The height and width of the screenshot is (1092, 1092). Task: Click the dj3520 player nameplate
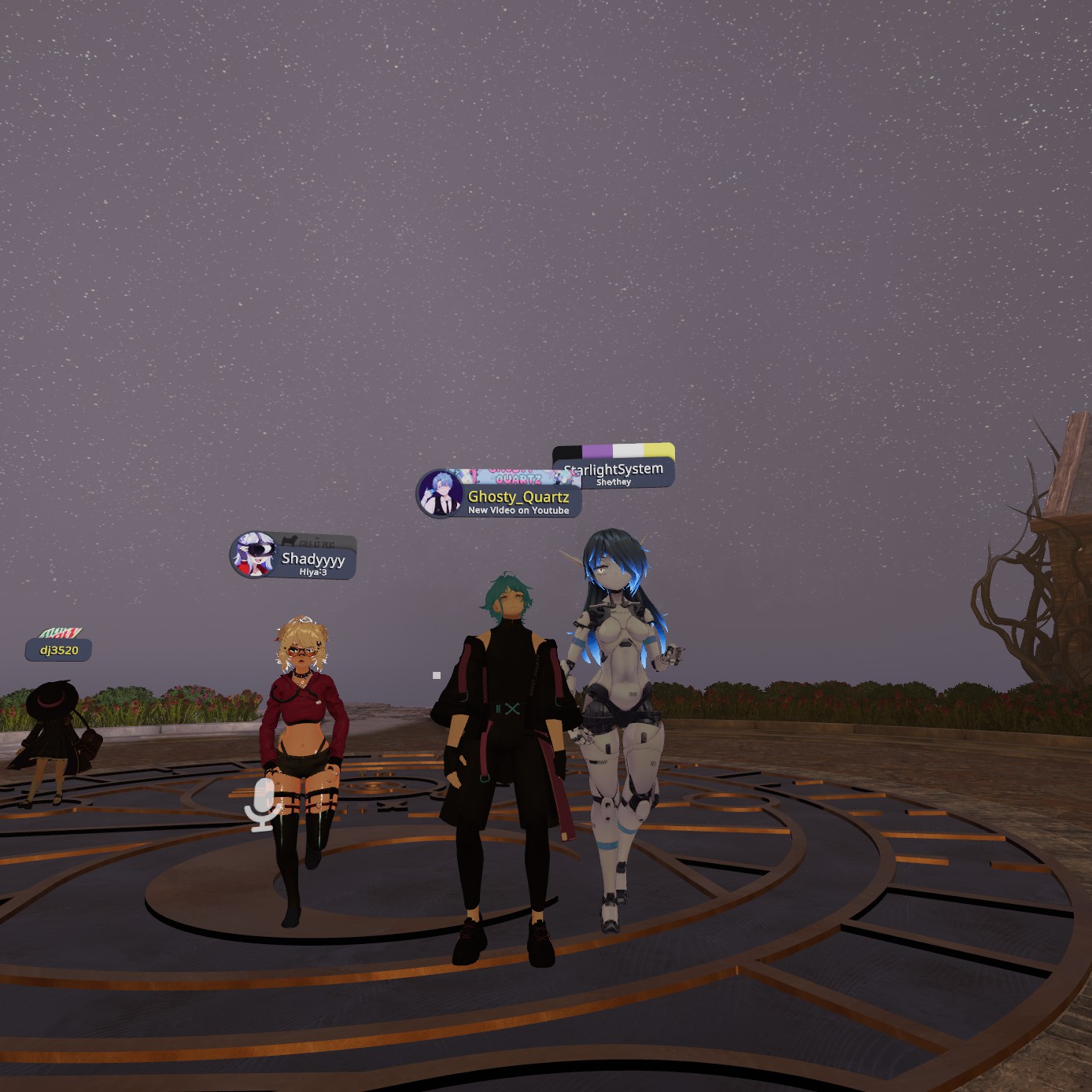pyautogui.click(x=59, y=650)
